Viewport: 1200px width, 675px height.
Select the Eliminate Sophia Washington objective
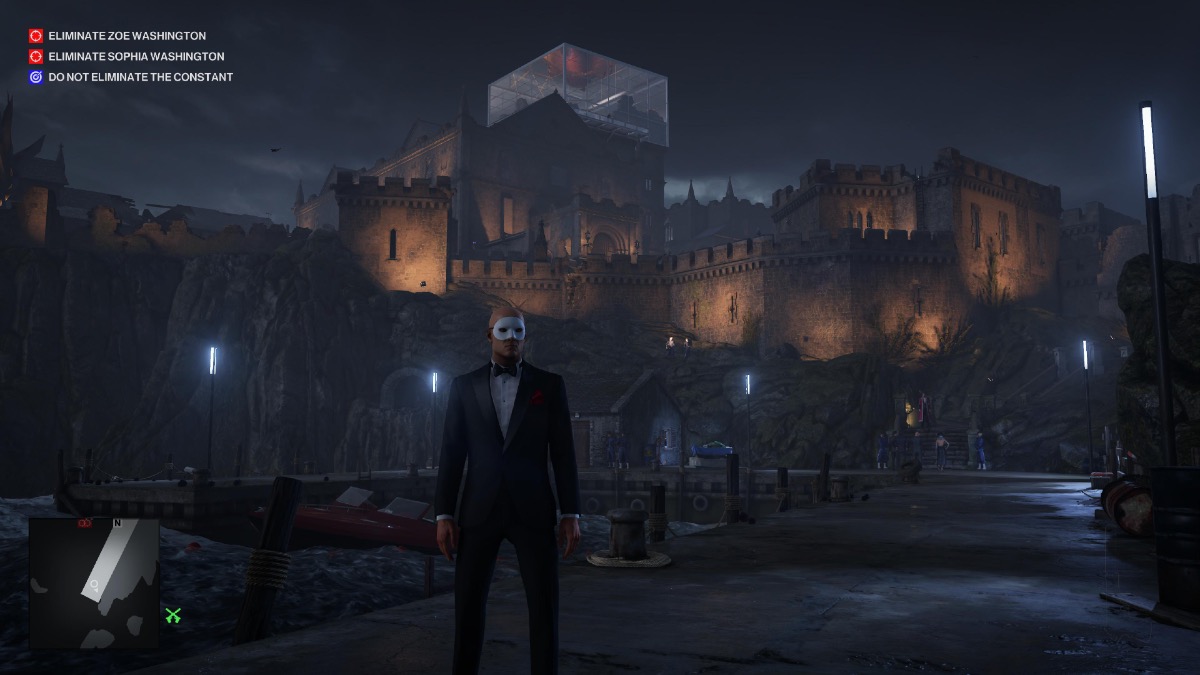(x=136, y=57)
